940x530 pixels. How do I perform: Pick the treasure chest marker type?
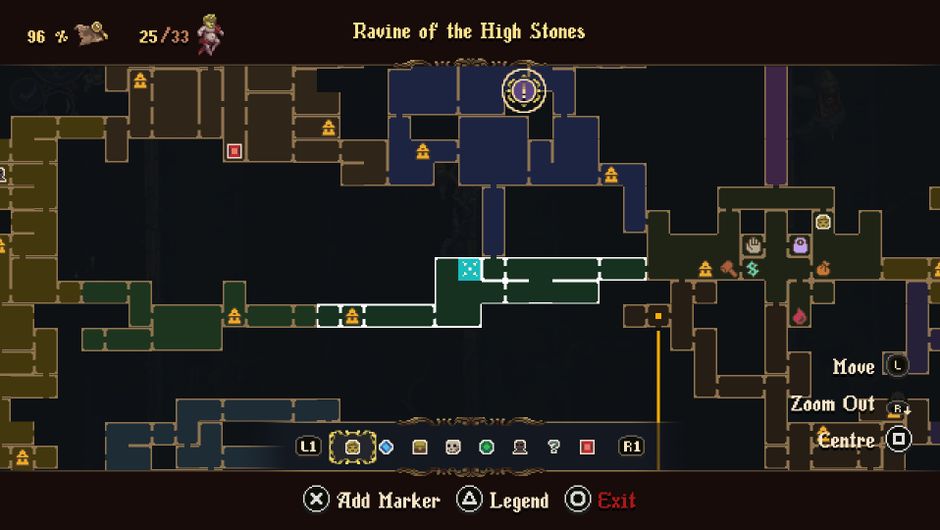420,447
